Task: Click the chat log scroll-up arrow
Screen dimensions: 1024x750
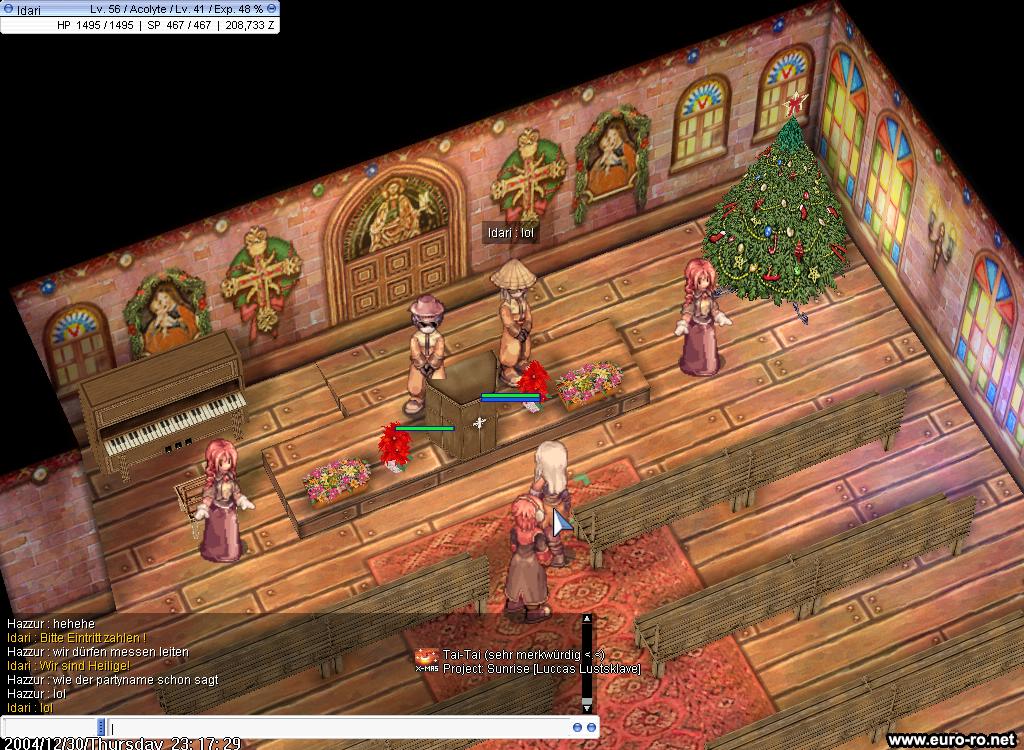Action: point(588,620)
